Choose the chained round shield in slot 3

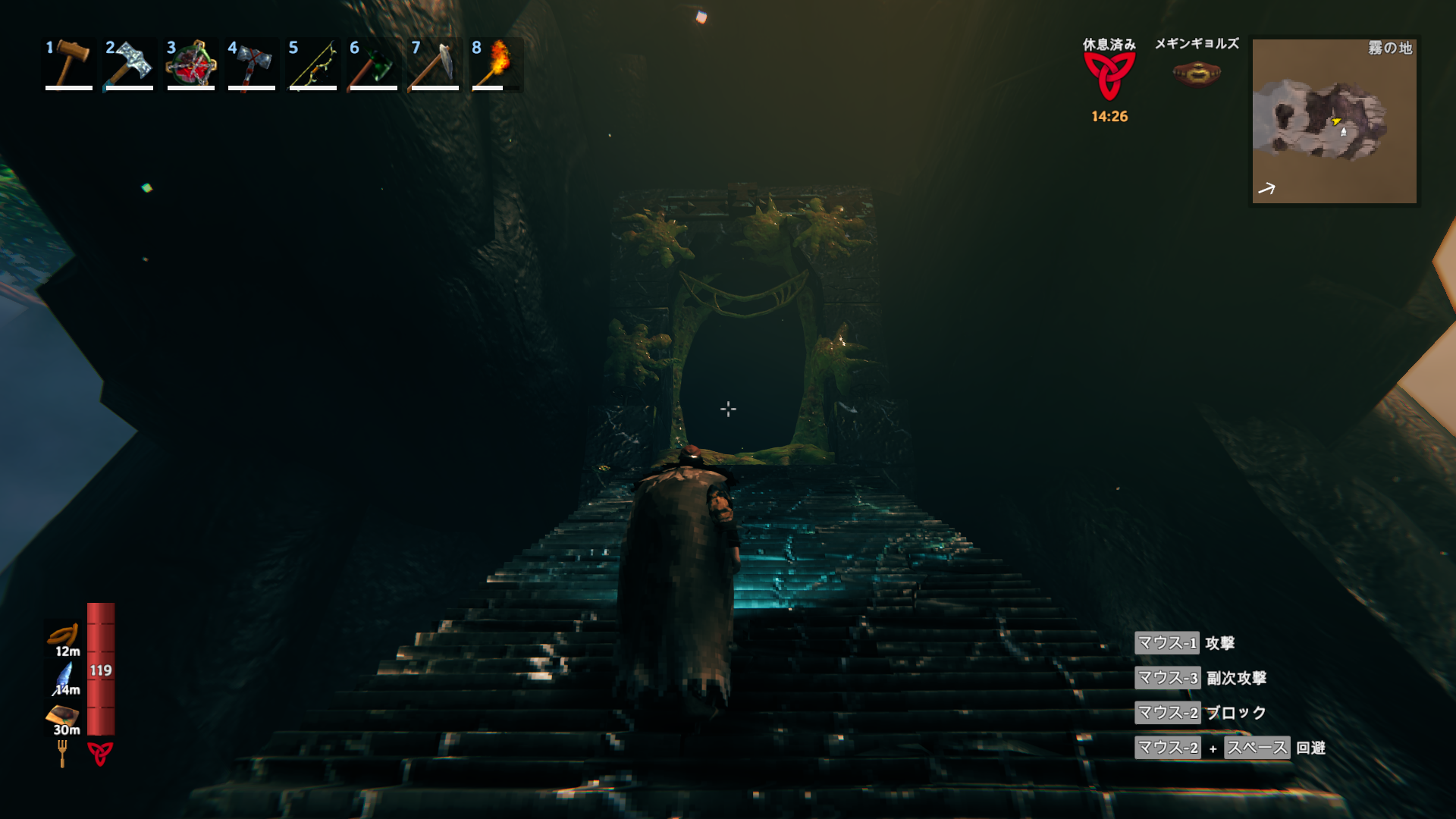(191, 64)
